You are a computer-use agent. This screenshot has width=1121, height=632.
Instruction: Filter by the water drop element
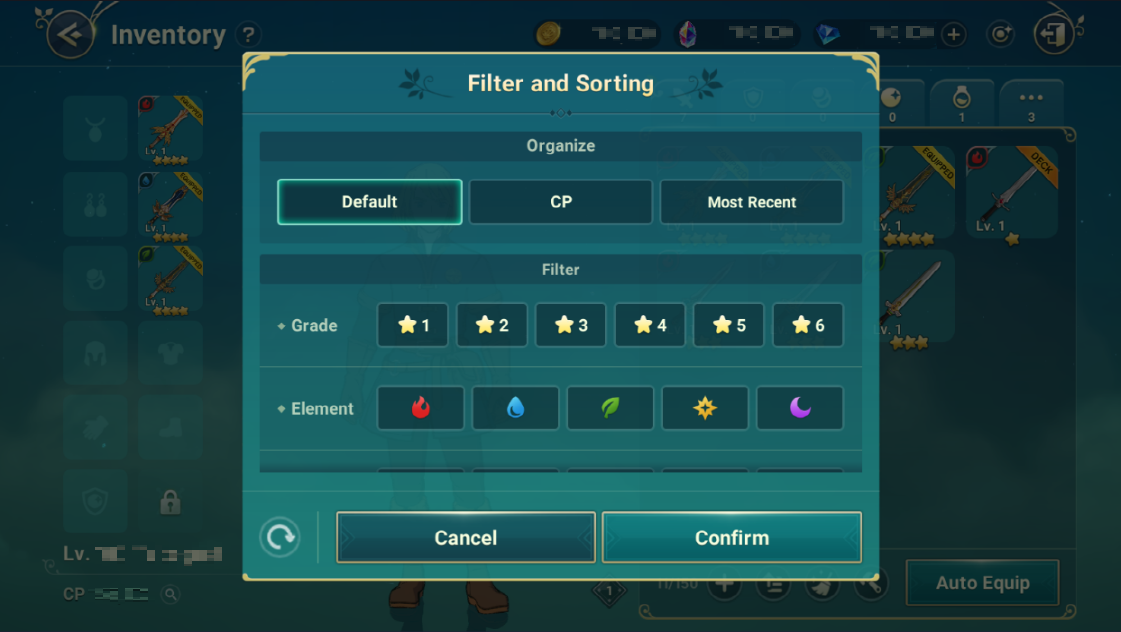pyautogui.click(x=515, y=408)
